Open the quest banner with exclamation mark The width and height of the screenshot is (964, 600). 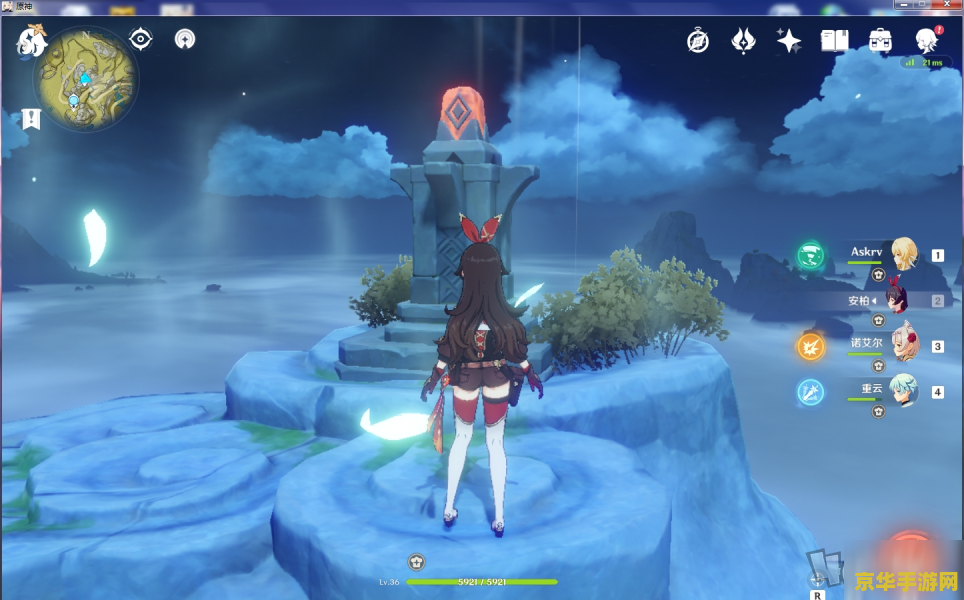tap(31, 118)
